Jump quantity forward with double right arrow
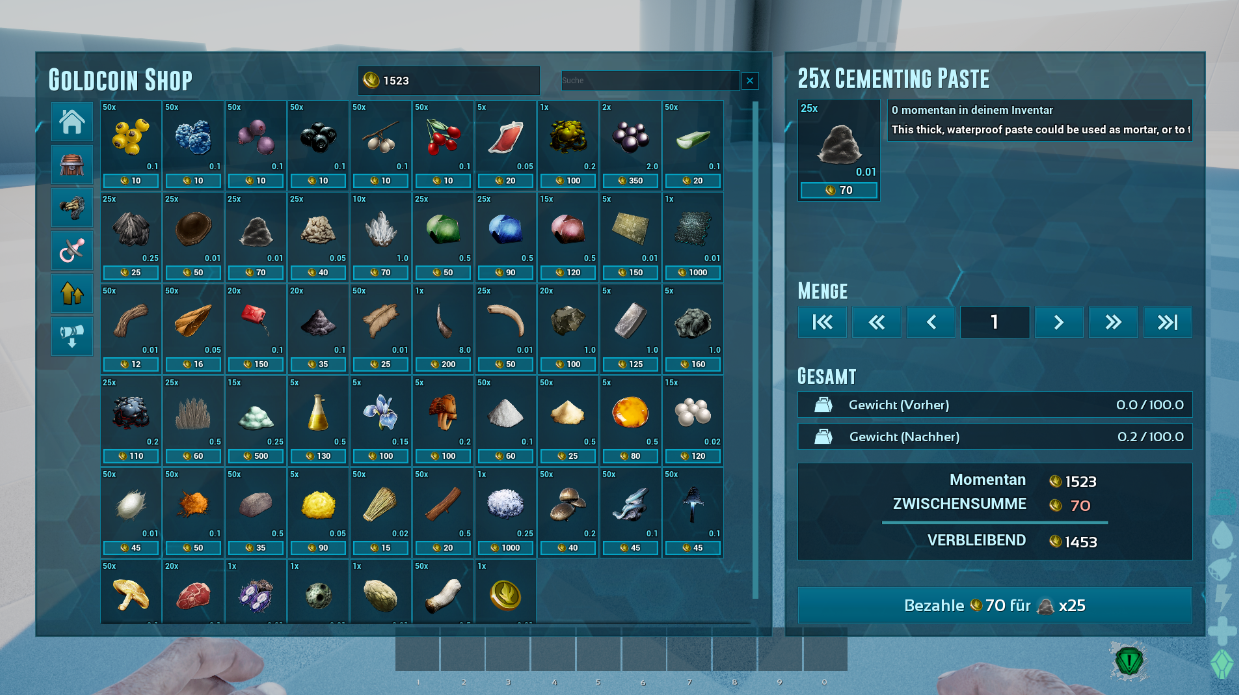Viewport: 1239px width, 695px height. click(x=1113, y=322)
